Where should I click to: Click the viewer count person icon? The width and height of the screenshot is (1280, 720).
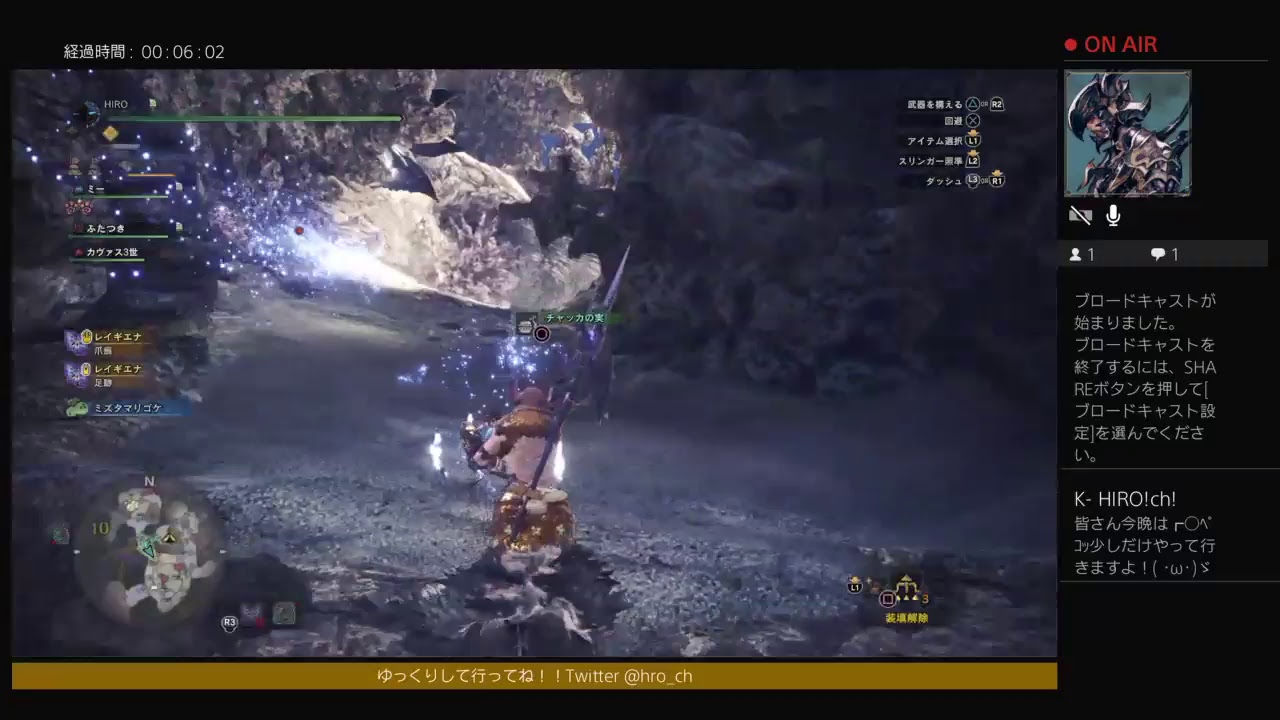pyautogui.click(x=1077, y=254)
